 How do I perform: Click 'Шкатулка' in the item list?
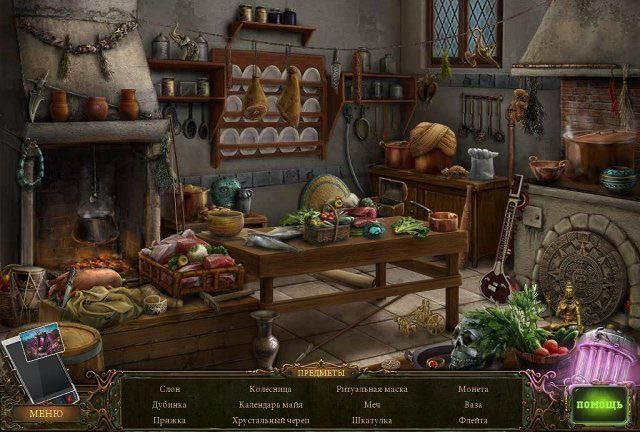pyautogui.click(x=371, y=421)
